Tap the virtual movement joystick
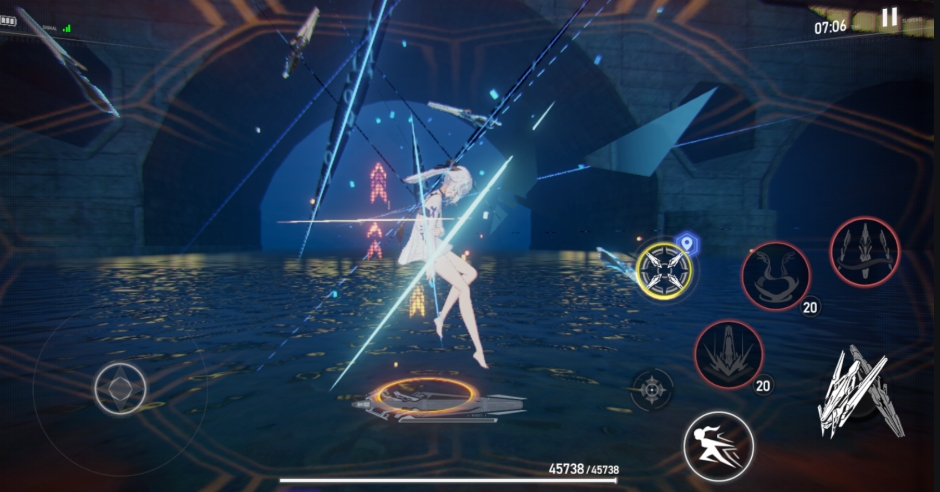This screenshot has height=492, width=940. (120, 387)
